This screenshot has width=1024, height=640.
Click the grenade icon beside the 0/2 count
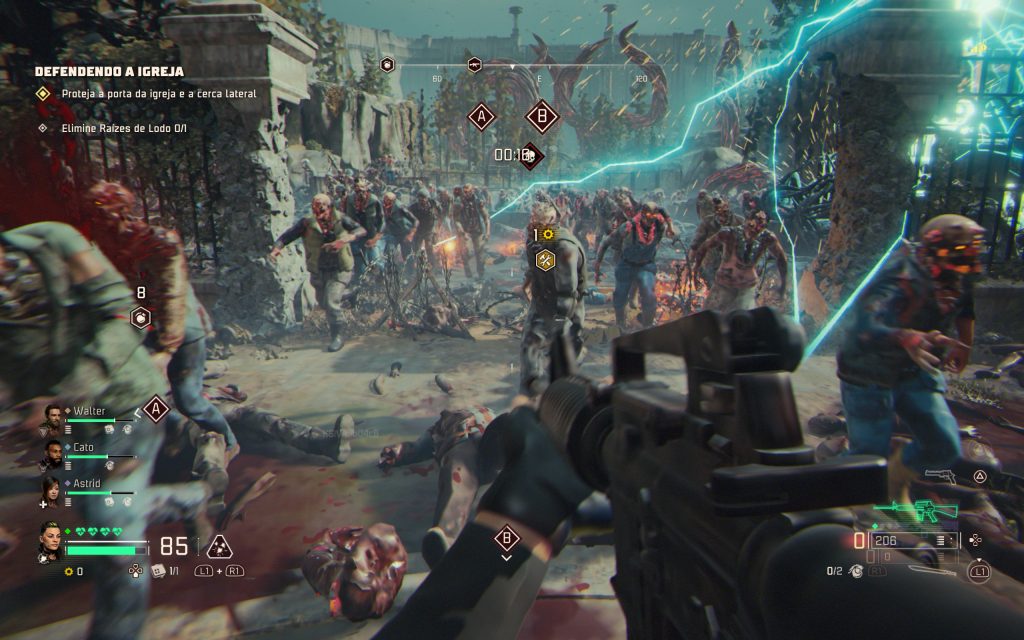[x=856, y=572]
